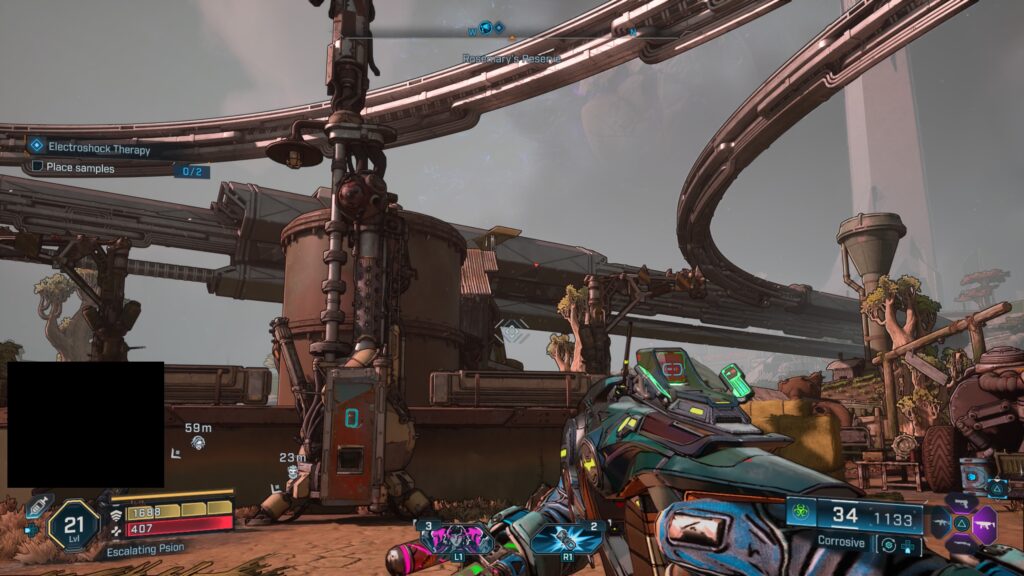Select the left weapon slot in weapon wheel
The width and height of the screenshot is (1024, 576).
point(940,522)
